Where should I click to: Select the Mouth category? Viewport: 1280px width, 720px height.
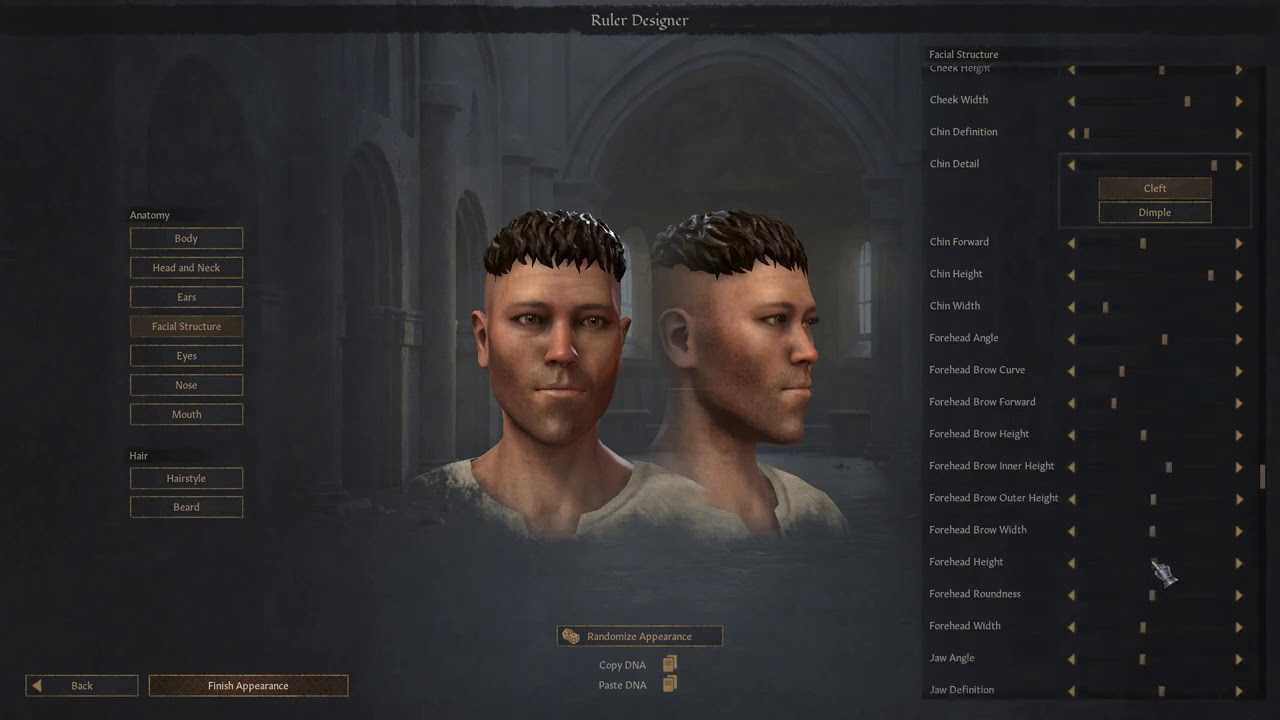(186, 414)
